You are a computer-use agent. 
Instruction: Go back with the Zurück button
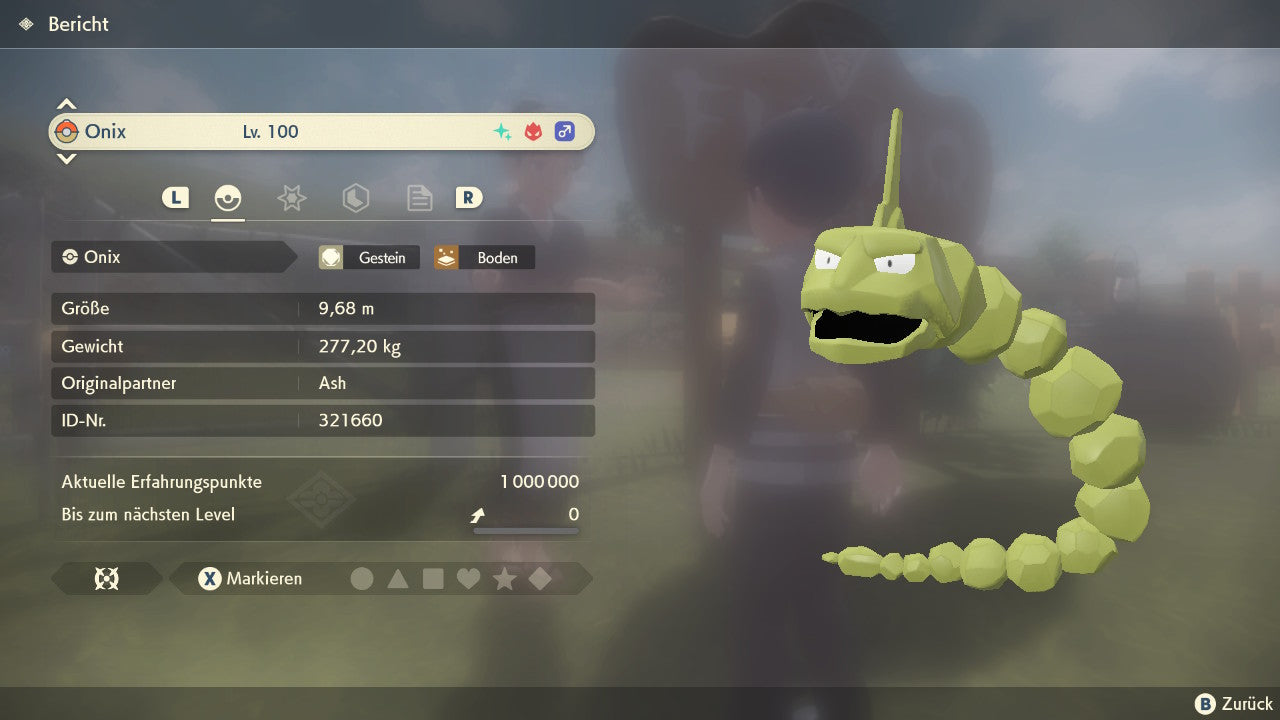tap(1234, 704)
